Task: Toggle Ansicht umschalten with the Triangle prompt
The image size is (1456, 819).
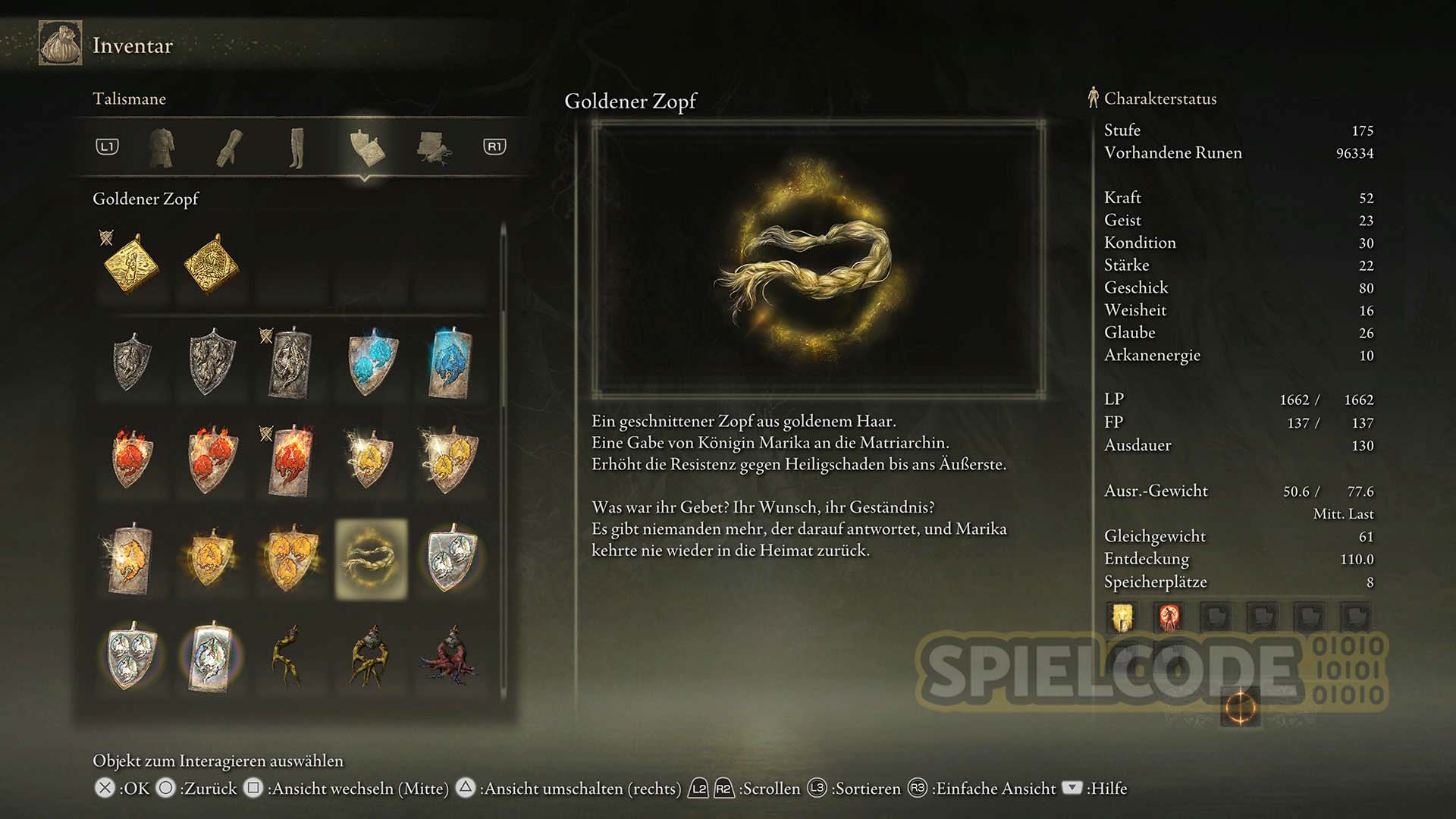Action: click(x=465, y=789)
